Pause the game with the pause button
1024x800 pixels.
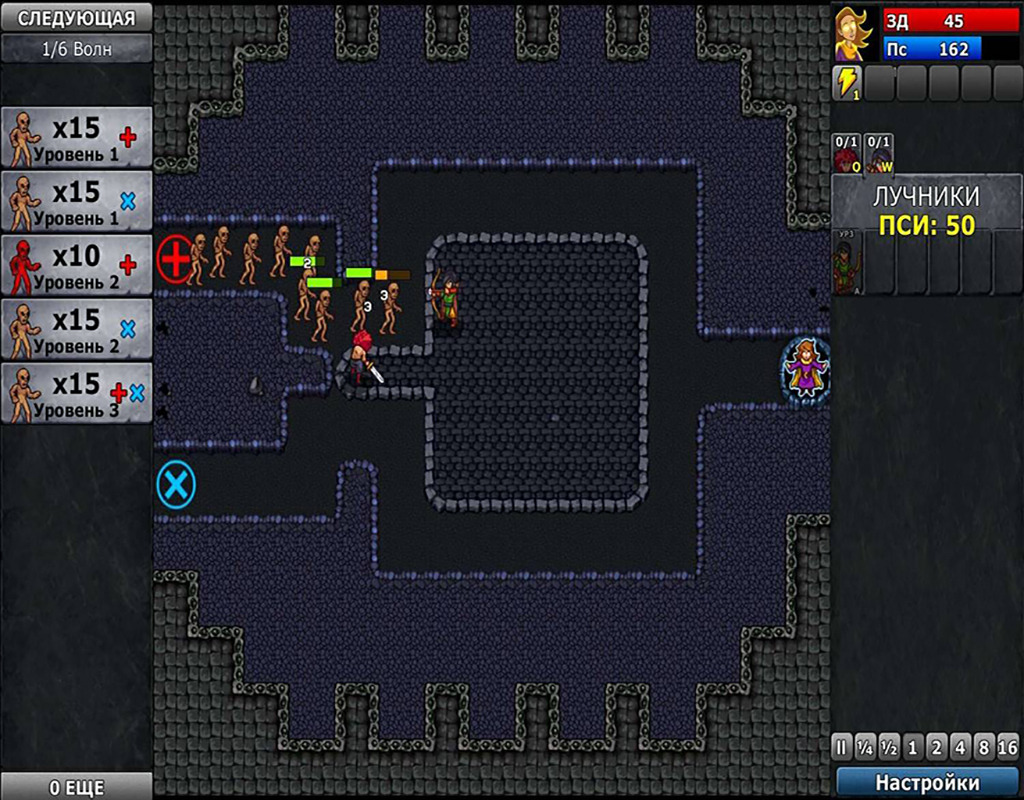tap(842, 747)
